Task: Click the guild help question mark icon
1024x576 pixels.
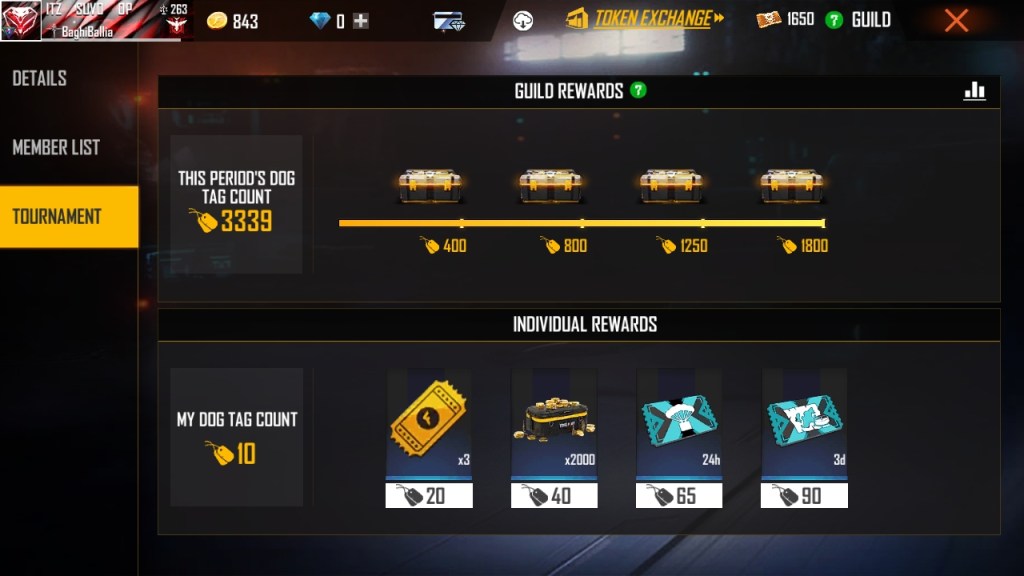Action: 834,20
